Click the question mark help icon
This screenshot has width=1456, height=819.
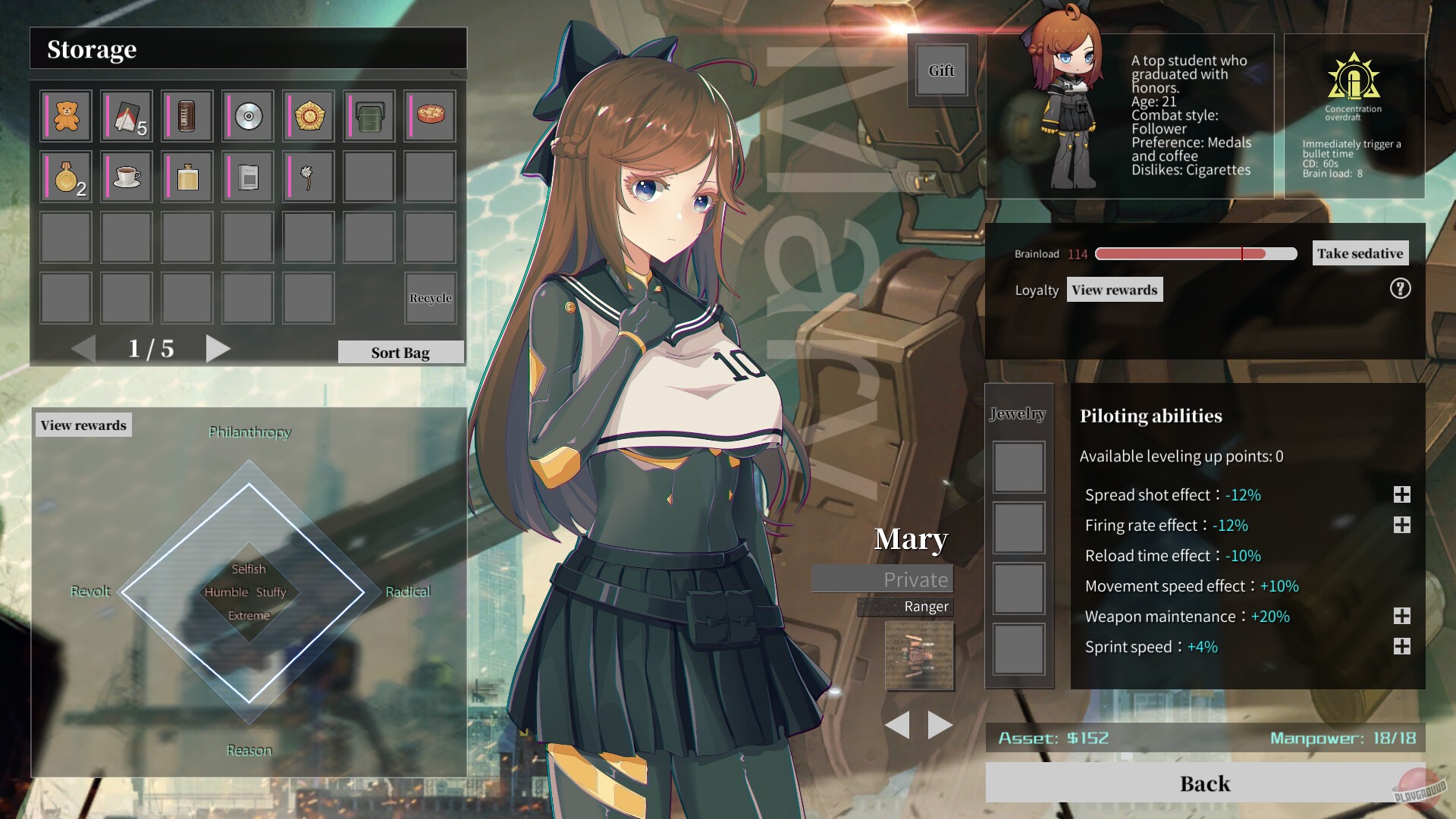[1399, 289]
